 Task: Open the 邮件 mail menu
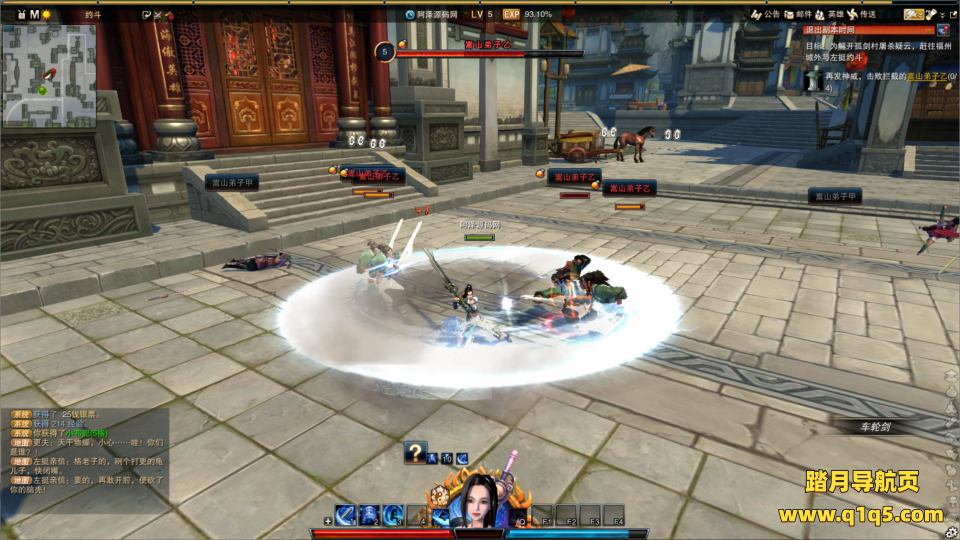[x=798, y=14]
